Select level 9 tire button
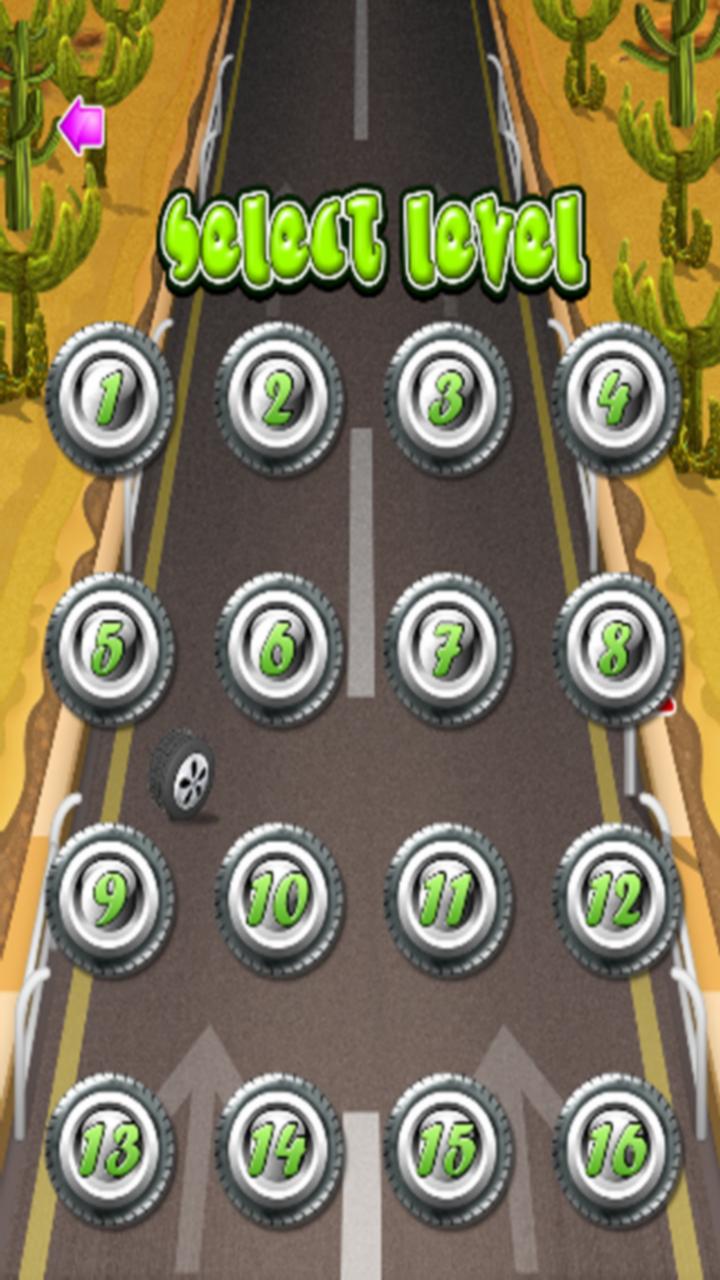Image resolution: width=720 pixels, height=1280 pixels. [110, 900]
